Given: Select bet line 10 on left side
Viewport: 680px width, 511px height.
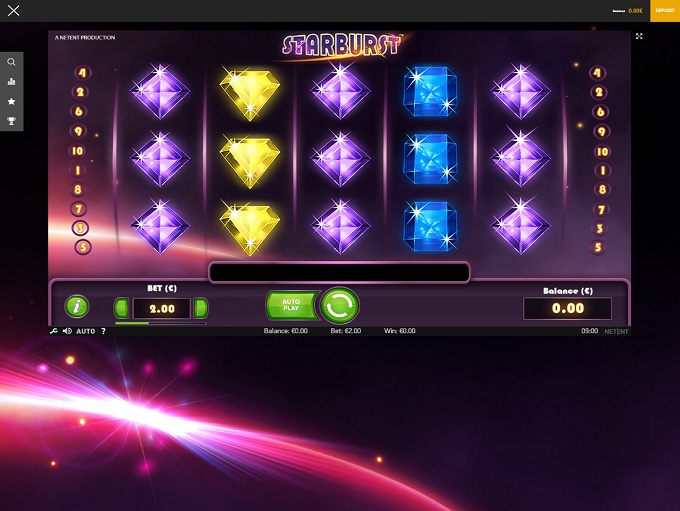Looking at the screenshot, I should click(78, 151).
